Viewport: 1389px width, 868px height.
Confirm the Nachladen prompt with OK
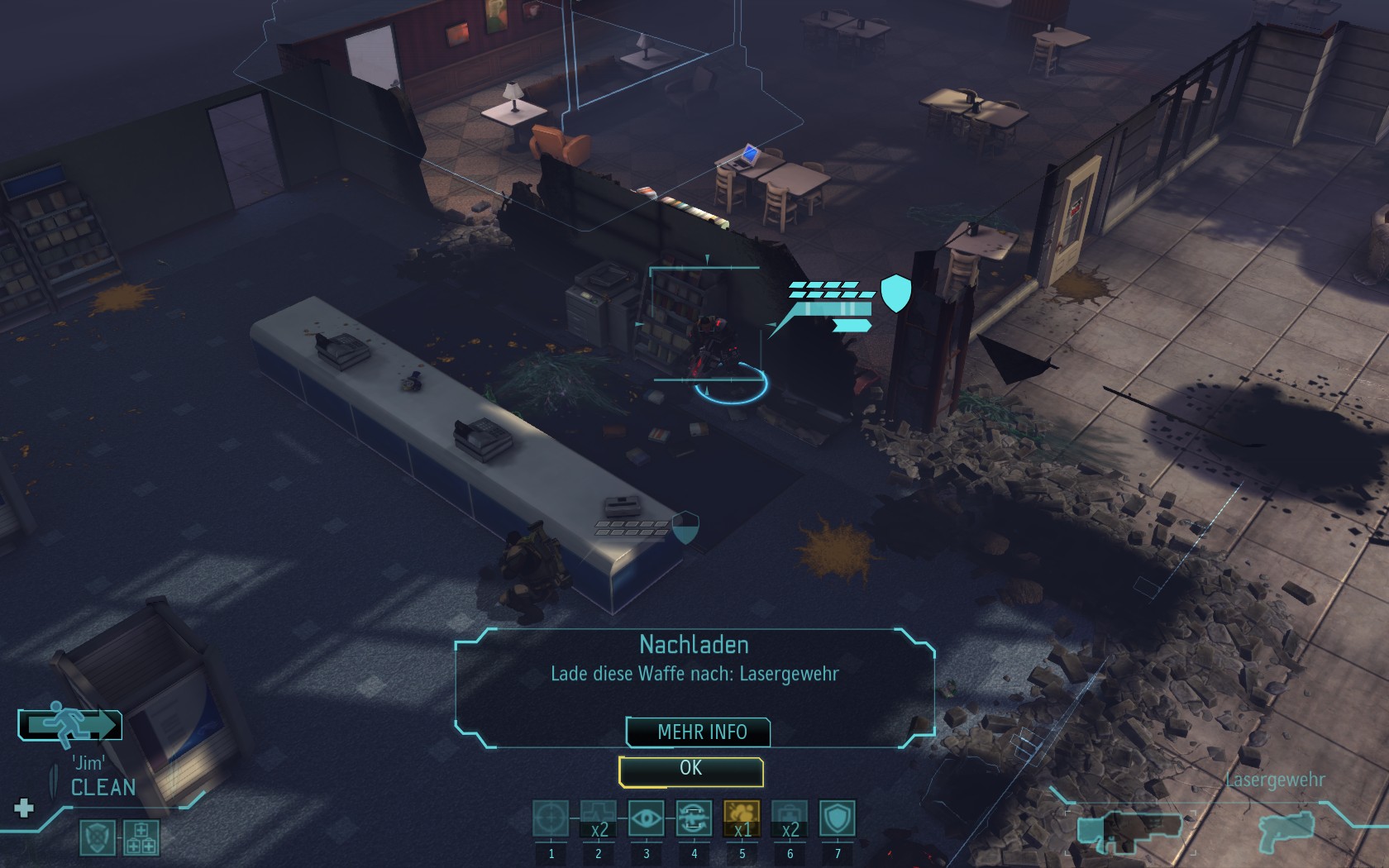[x=690, y=770]
